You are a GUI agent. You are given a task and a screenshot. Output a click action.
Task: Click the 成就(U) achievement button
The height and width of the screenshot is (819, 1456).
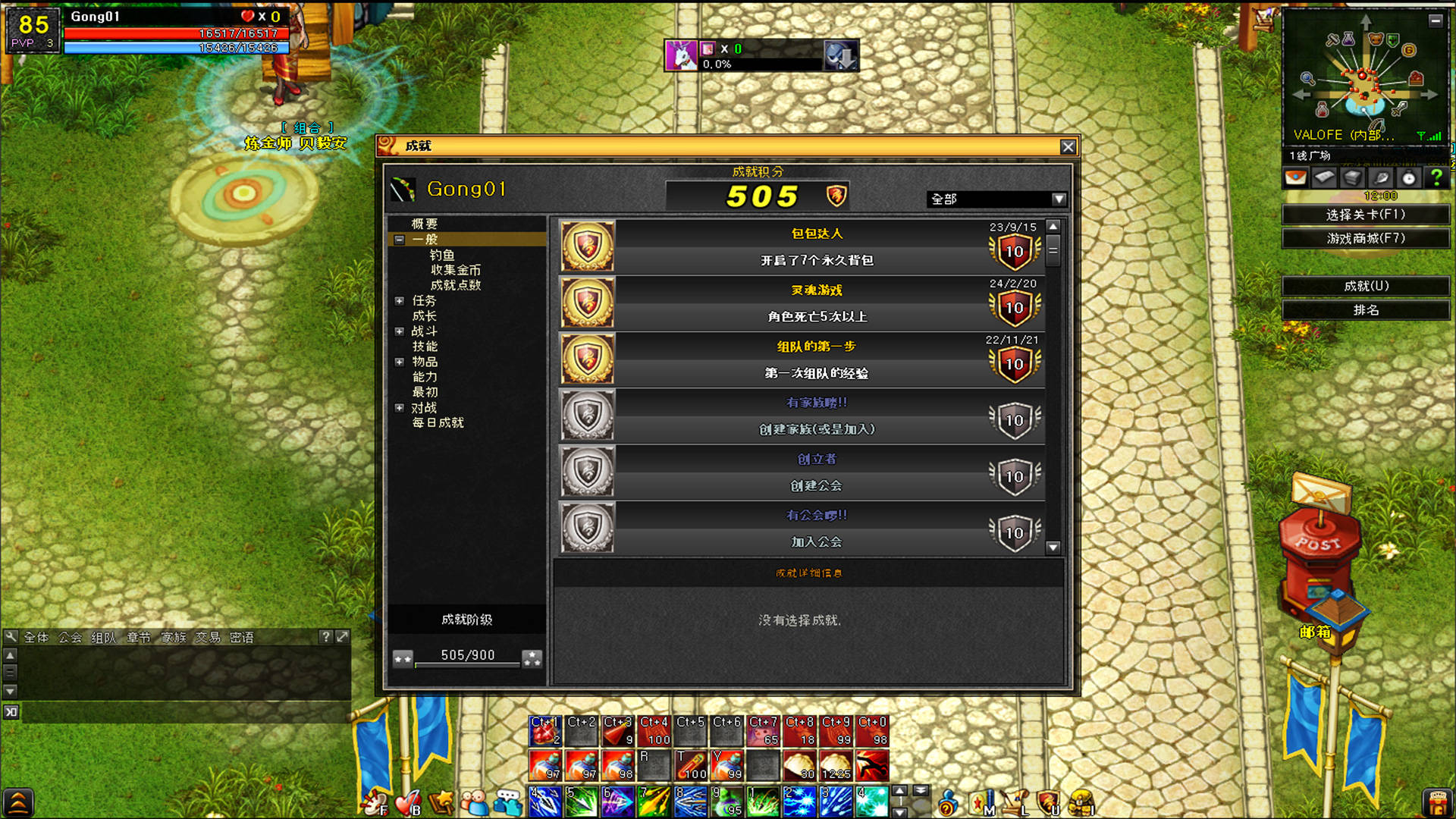[1365, 286]
